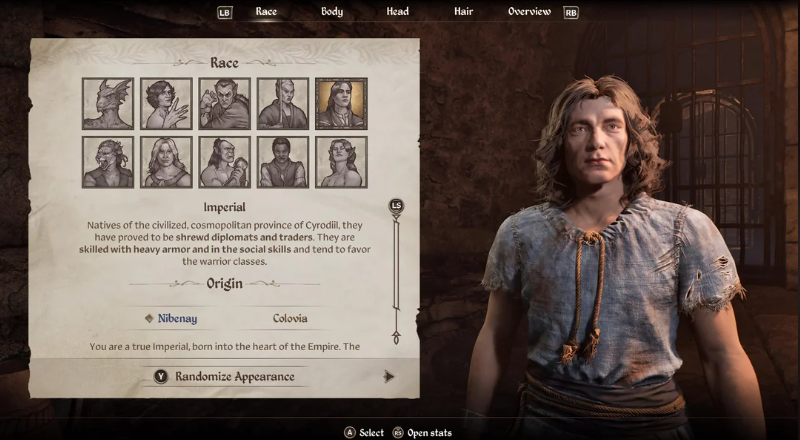Select the High Elf race portrait
800x440 pixels.
click(x=282, y=104)
